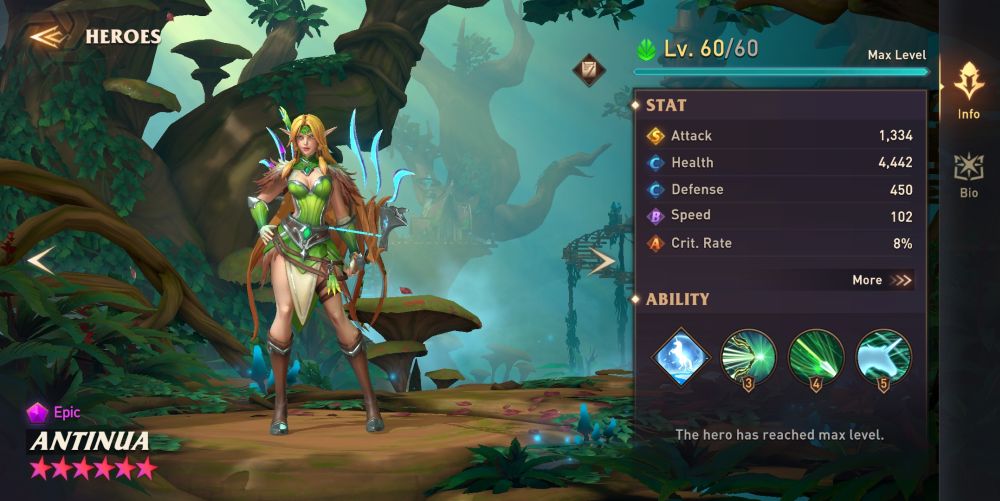Inspect the level 3 arrow volley ability
This screenshot has width=1000, height=501.
(x=747, y=357)
